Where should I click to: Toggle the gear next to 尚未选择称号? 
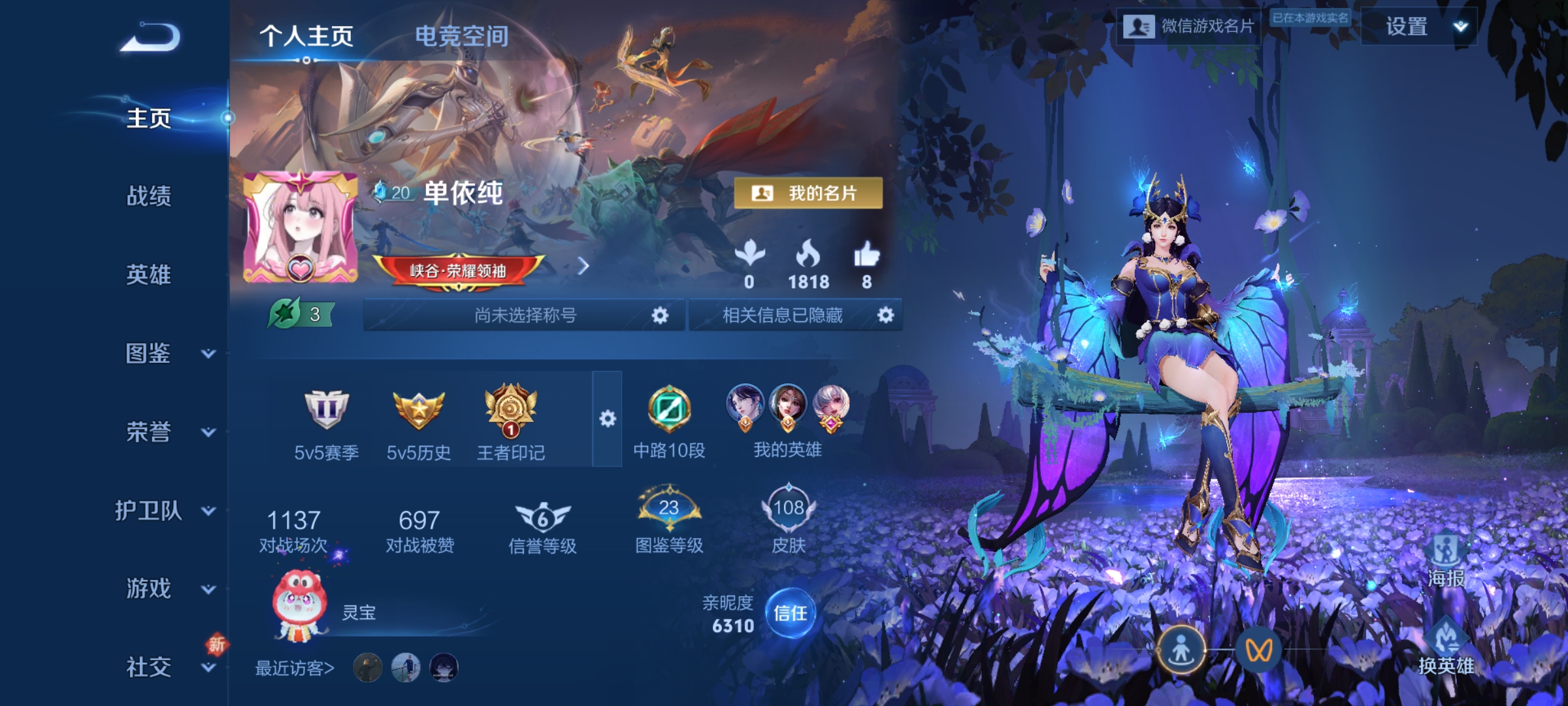point(660,316)
